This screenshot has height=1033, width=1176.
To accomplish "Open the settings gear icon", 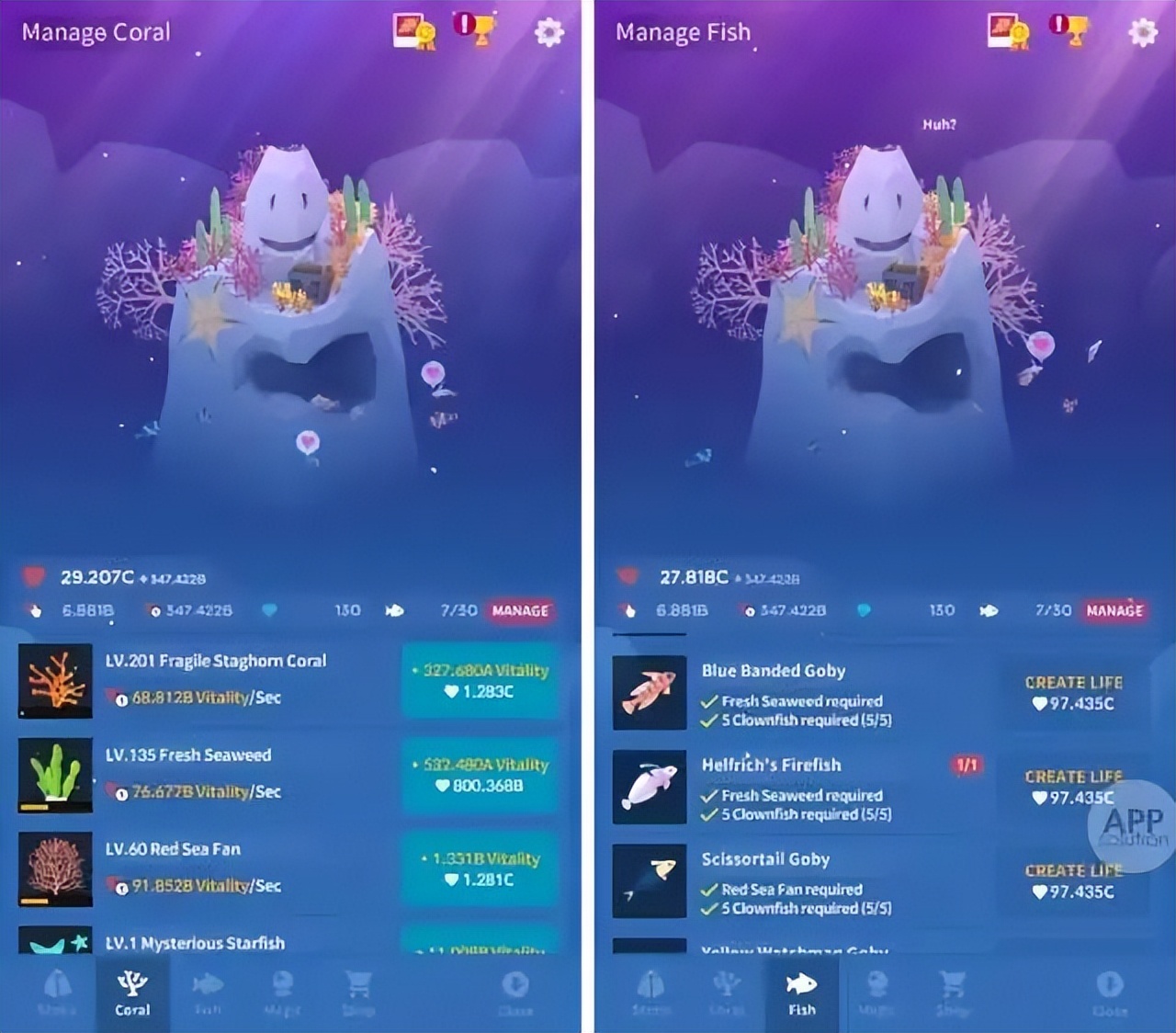I will (548, 30).
